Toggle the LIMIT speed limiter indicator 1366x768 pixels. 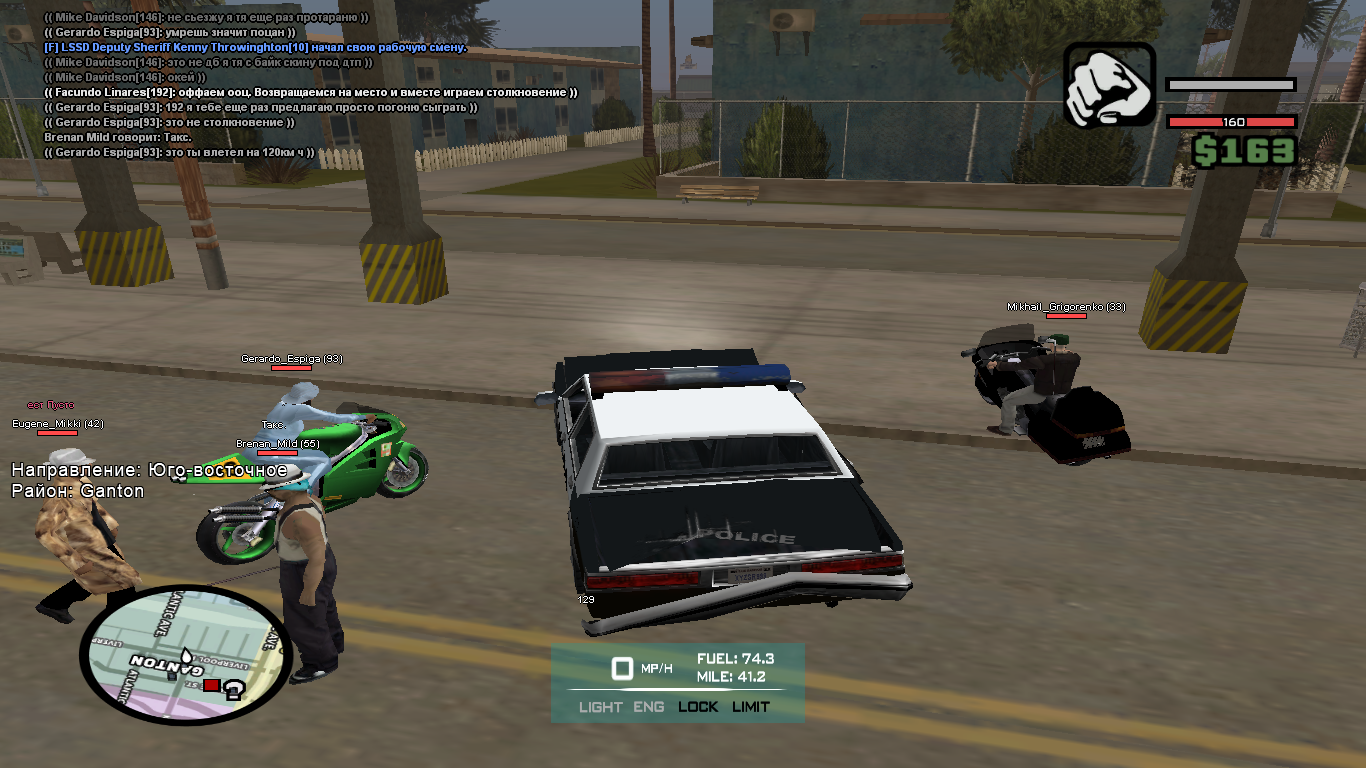click(750, 707)
